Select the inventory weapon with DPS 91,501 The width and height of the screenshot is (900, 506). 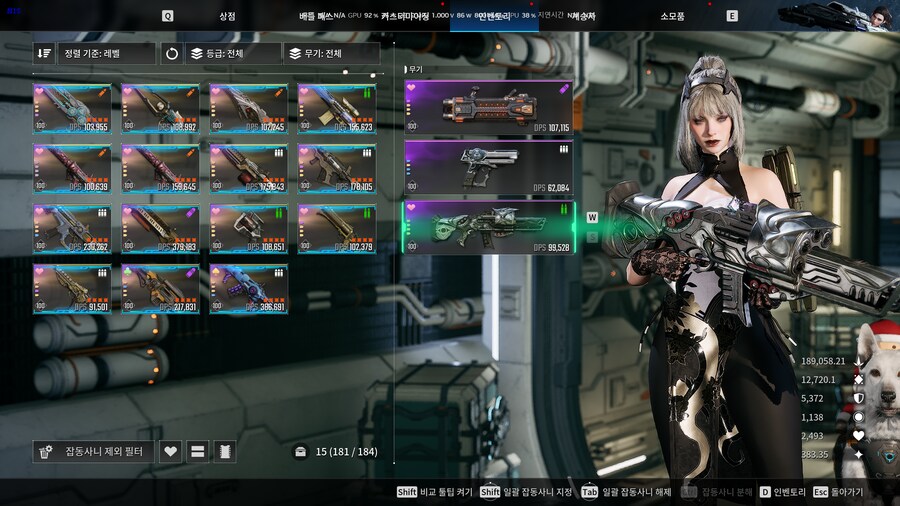(x=72, y=289)
